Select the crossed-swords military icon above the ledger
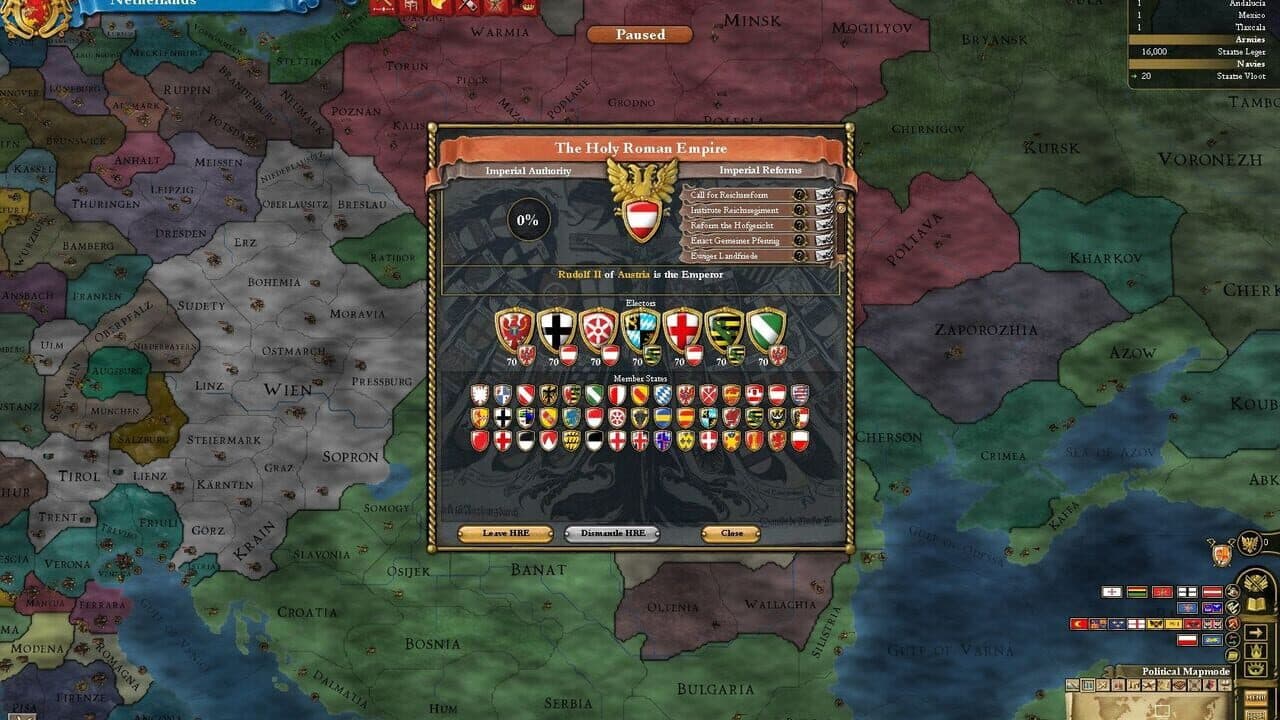This screenshot has height=720, width=1280. [x=1255, y=581]
